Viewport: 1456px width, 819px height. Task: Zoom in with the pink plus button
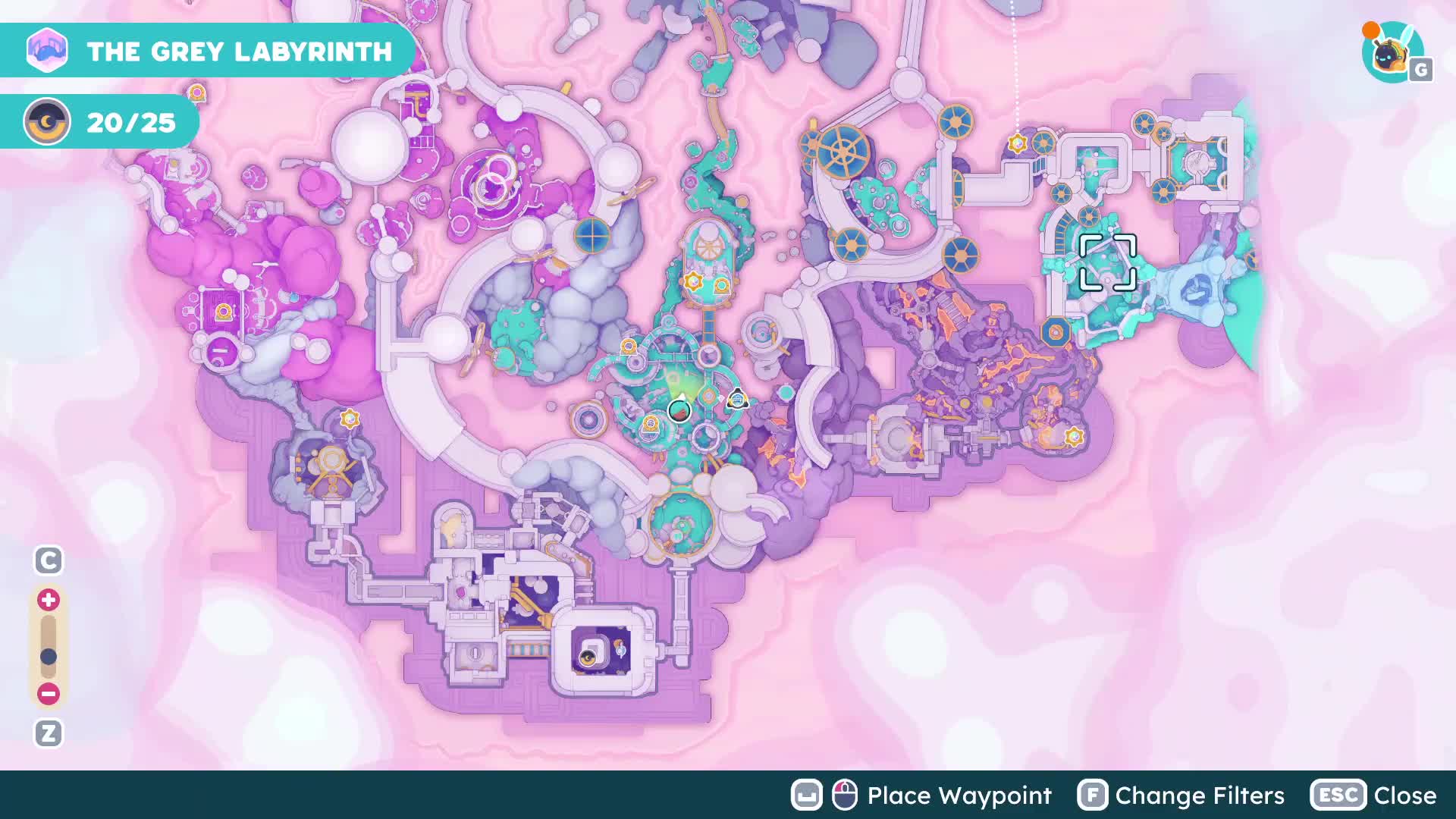(49, 600)
